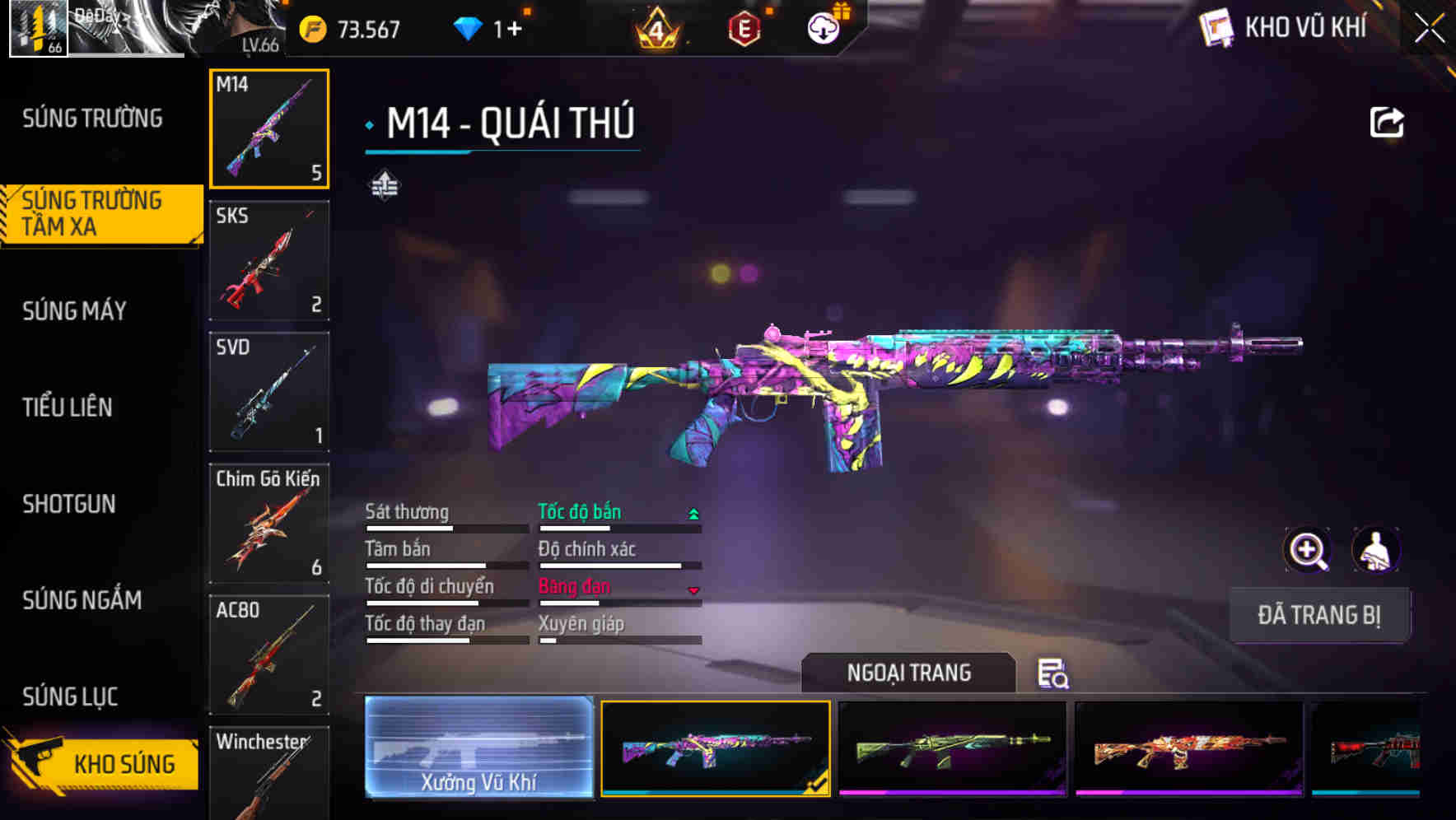Toggle the character model preview icon
Viewport: 1456px width, 820px height.
[1377, 550]
